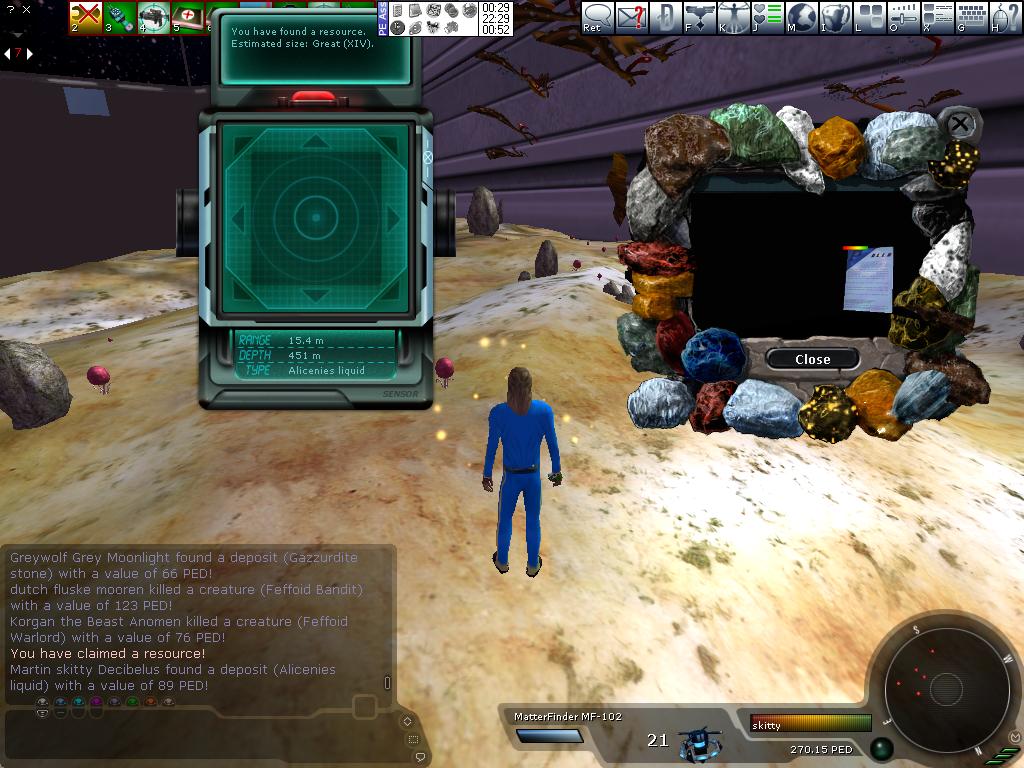Select the rifle weapon in hotbar slot 4
The width and height of the screenshot is (1024, 768).
click(154, 17)
